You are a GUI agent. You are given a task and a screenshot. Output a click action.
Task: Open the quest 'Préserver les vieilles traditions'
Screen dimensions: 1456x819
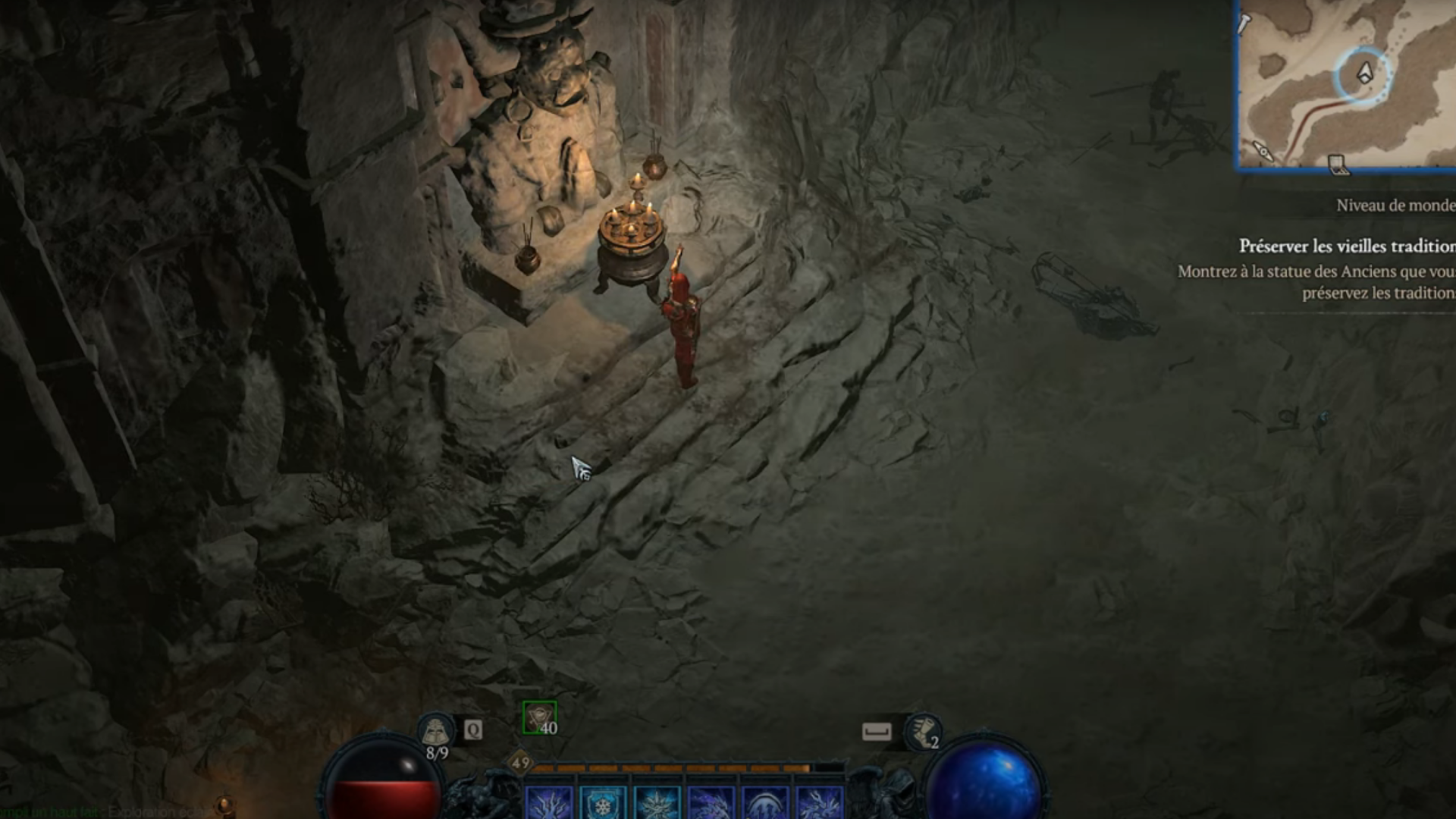click(x=1357, y=244)
